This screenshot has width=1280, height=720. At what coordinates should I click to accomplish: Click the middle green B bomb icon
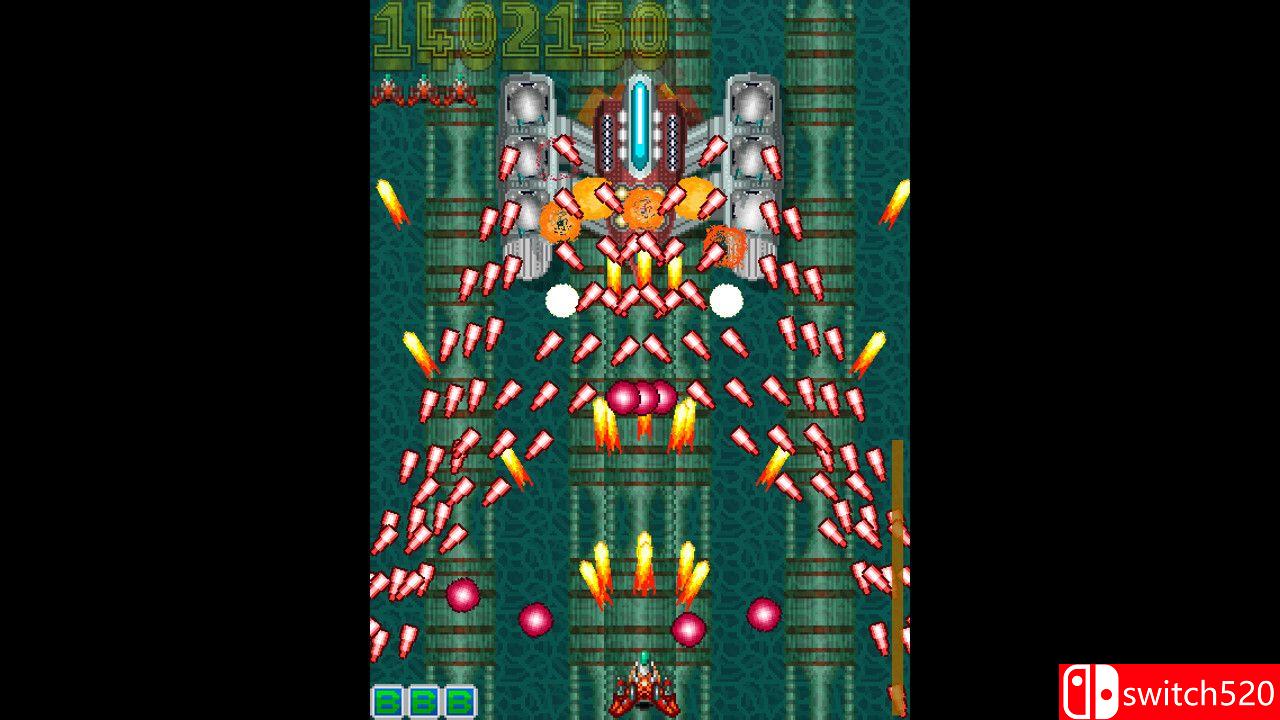(x=424, y=702)
